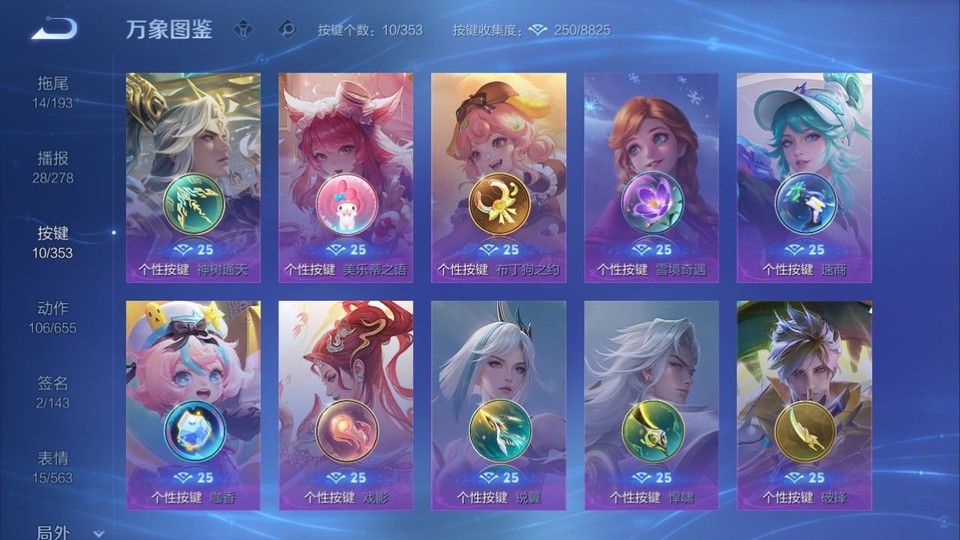Select the 神树通天 key skin card
Image resolution: width=960 pixels, height=540 pixels.
(193, 177)
